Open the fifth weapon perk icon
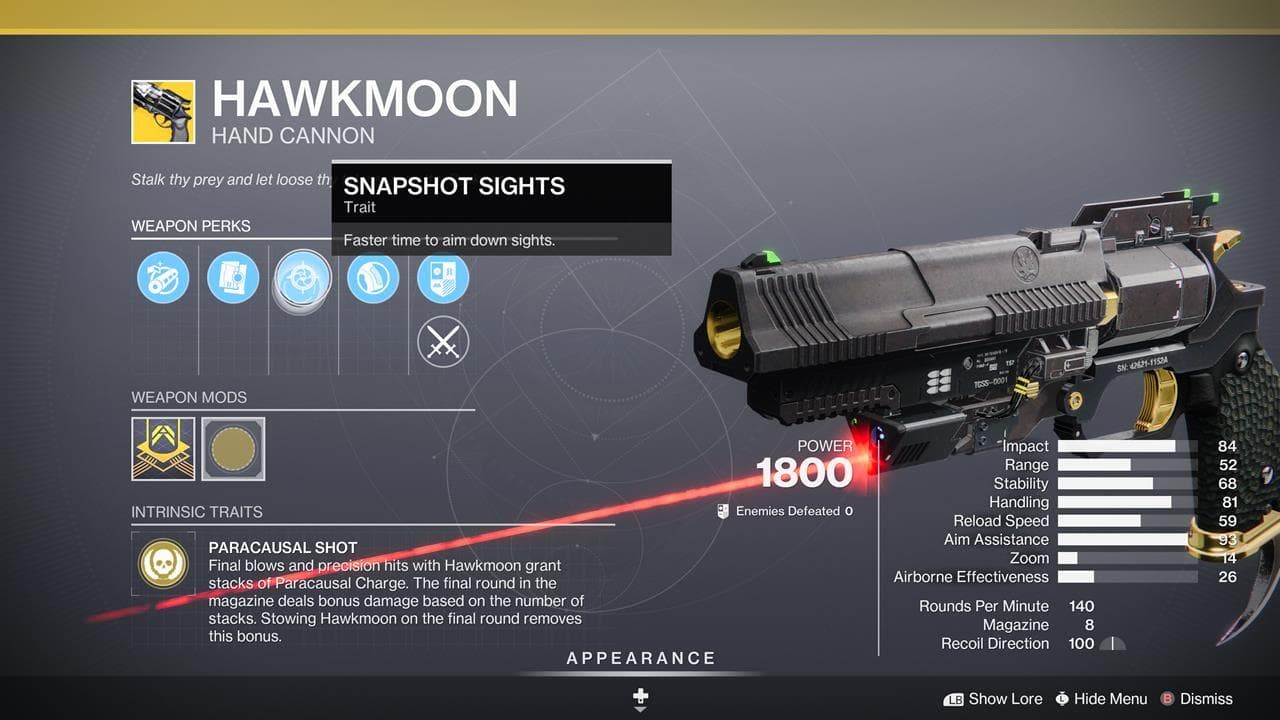 (443, 278)
